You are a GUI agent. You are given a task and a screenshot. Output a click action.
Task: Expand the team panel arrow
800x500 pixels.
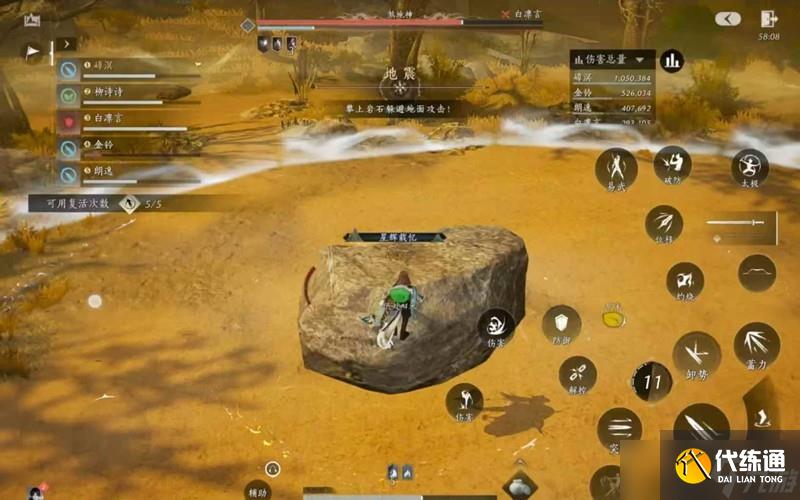coord(66,44)
